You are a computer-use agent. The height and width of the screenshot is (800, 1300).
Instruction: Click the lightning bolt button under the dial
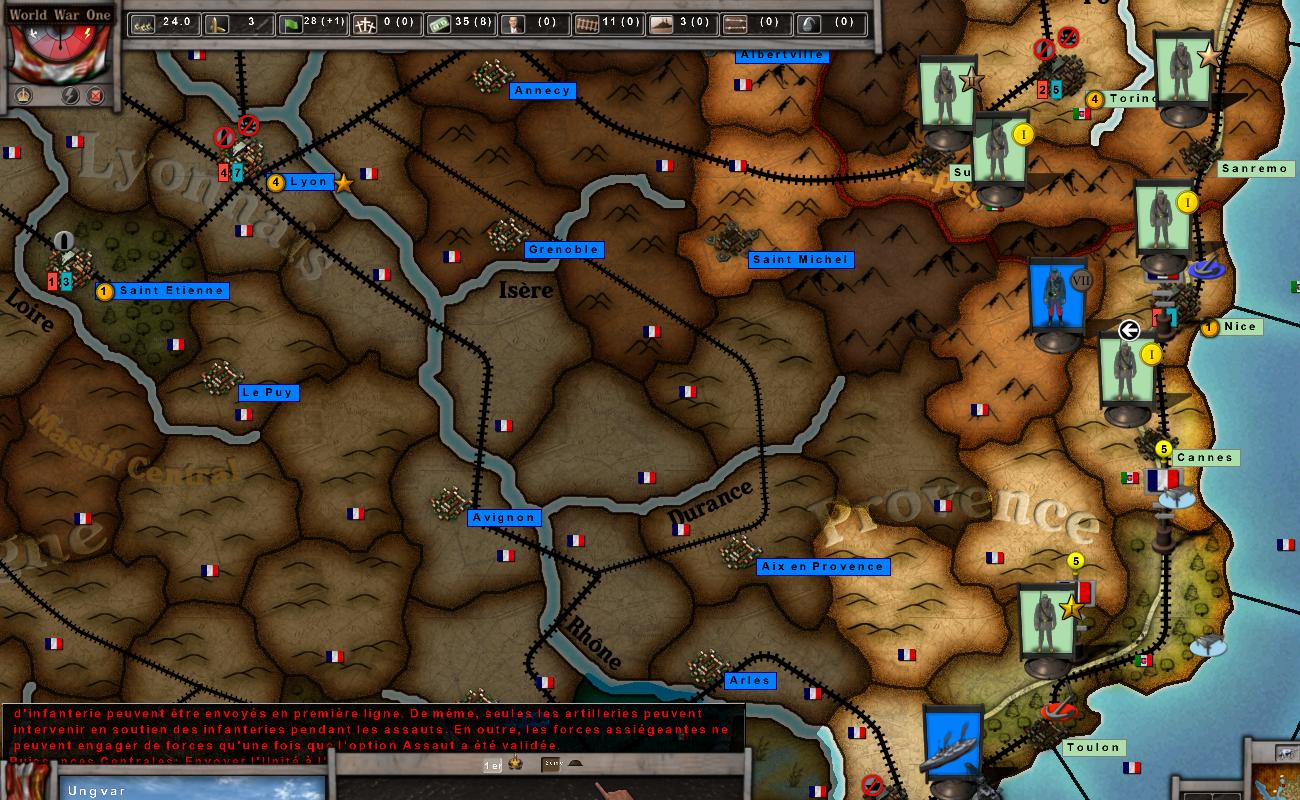[x=71, y=96]
